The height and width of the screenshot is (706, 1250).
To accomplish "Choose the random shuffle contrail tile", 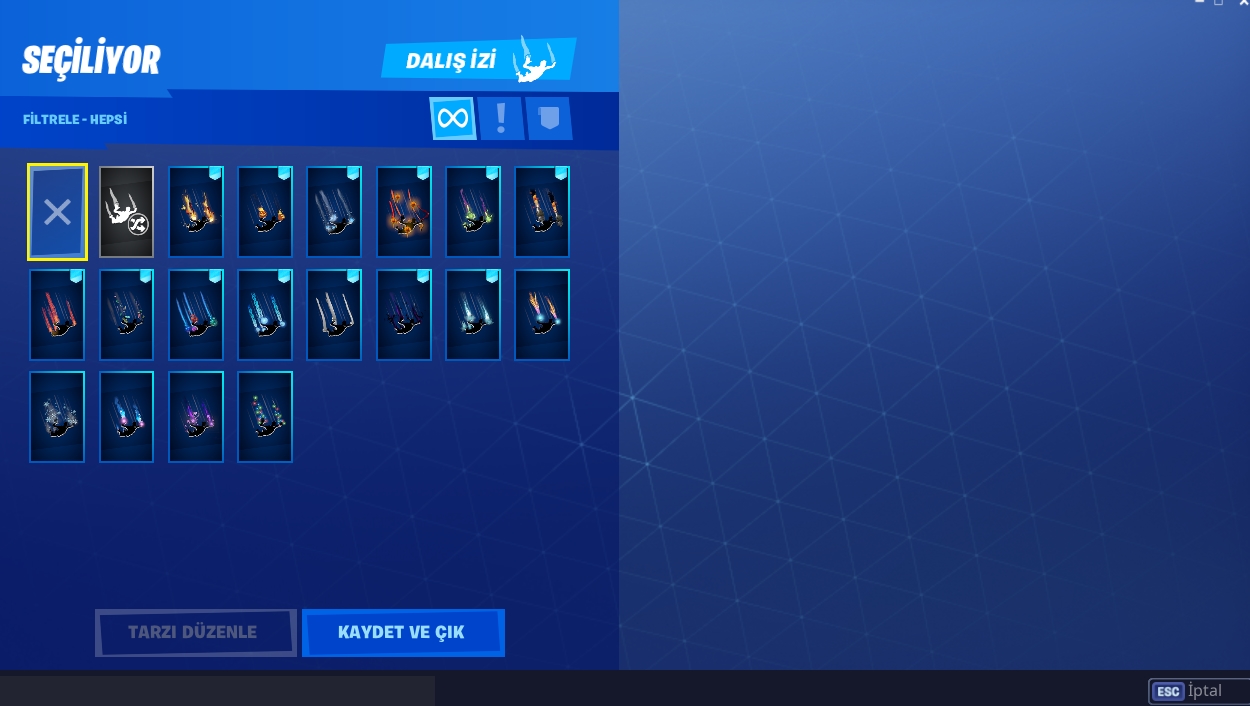I will click(x=126, y=212).
